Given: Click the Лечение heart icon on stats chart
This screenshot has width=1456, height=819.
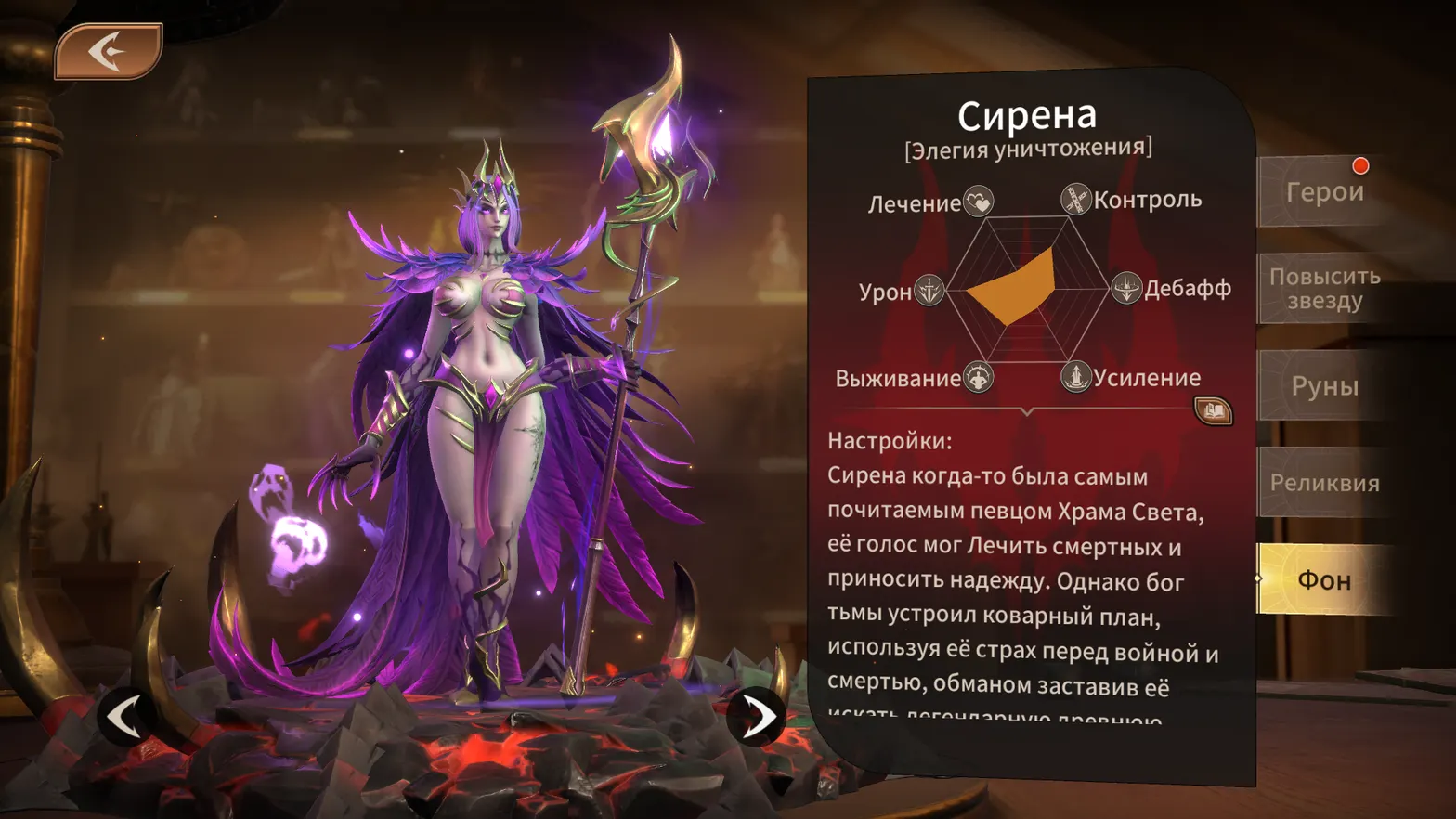Looking at the screenshot, I should (977, 200).
